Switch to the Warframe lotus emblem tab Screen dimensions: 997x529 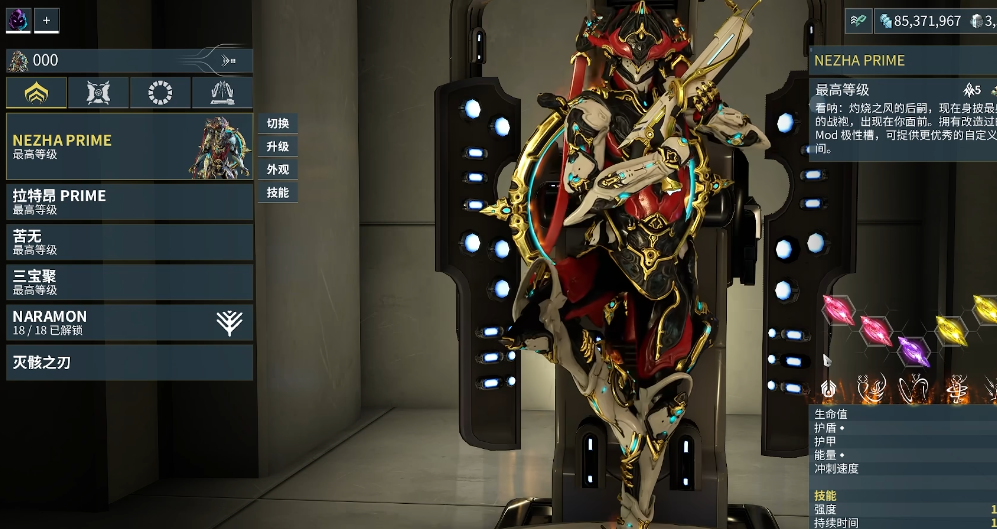coord(37,93)
